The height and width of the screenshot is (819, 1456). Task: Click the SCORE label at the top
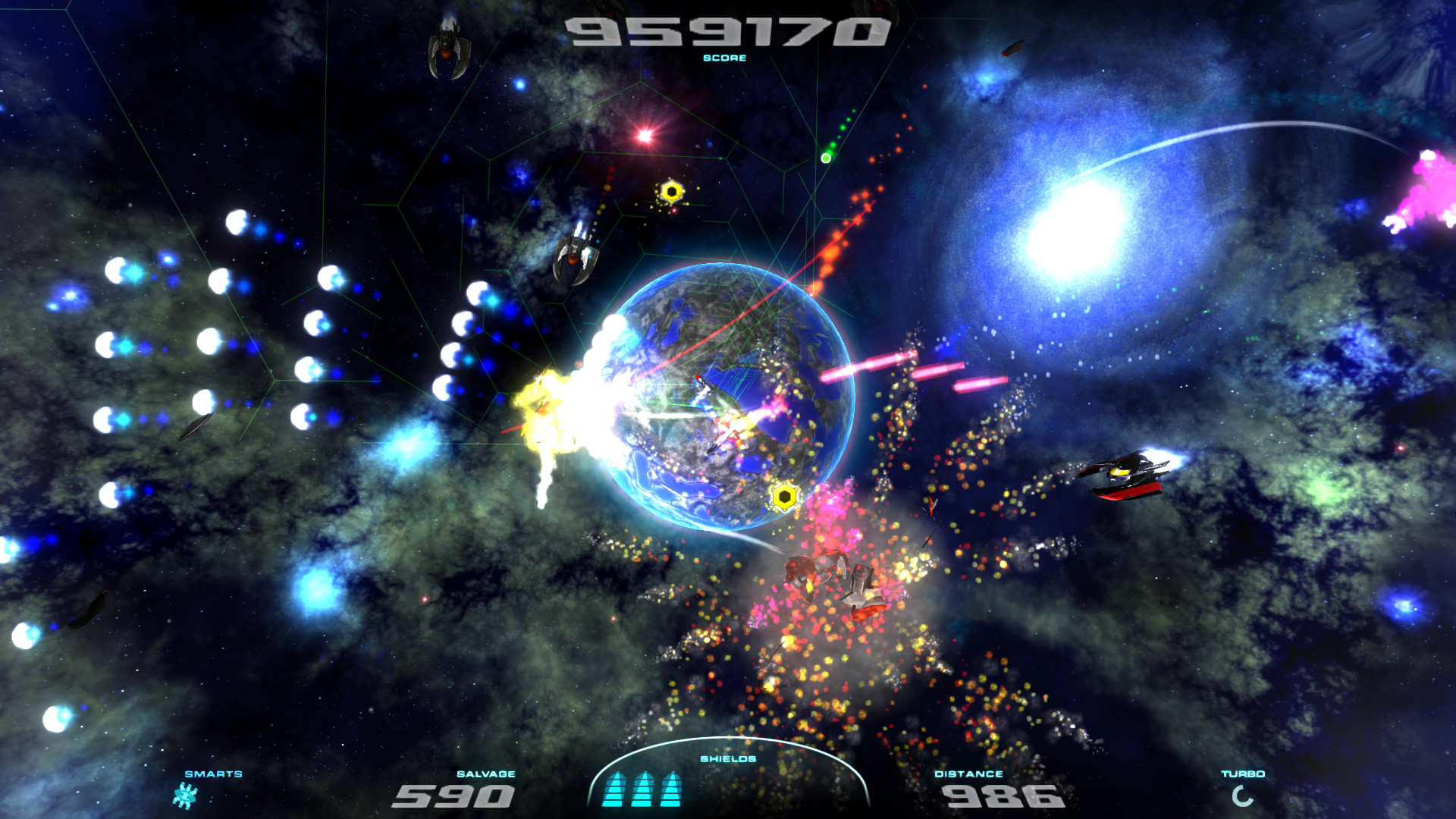[x=726, y=58]
